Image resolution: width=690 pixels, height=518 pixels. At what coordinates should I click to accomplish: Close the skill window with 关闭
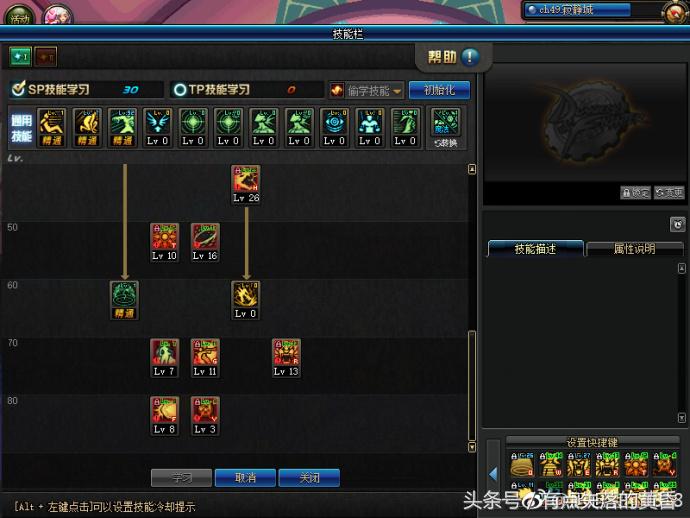[309, 478]
